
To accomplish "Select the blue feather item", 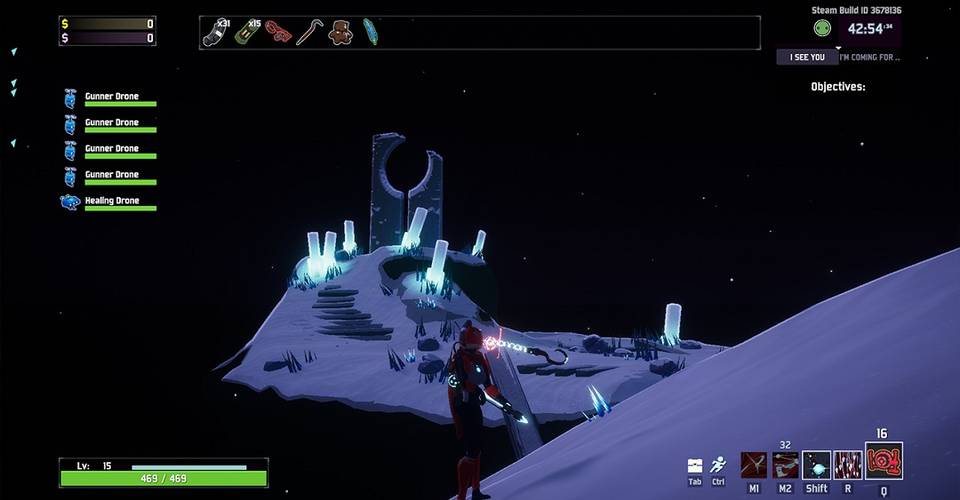I will click(371, 33).
